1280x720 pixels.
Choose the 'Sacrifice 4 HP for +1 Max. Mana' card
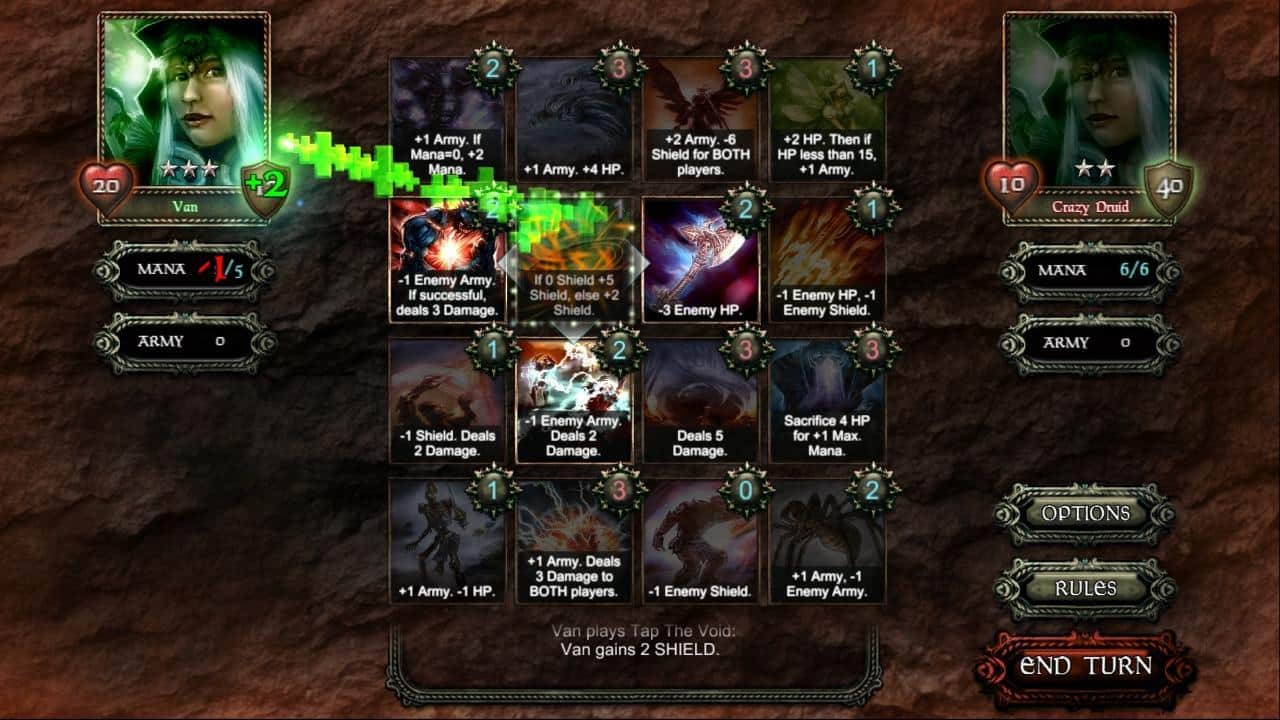827,400
